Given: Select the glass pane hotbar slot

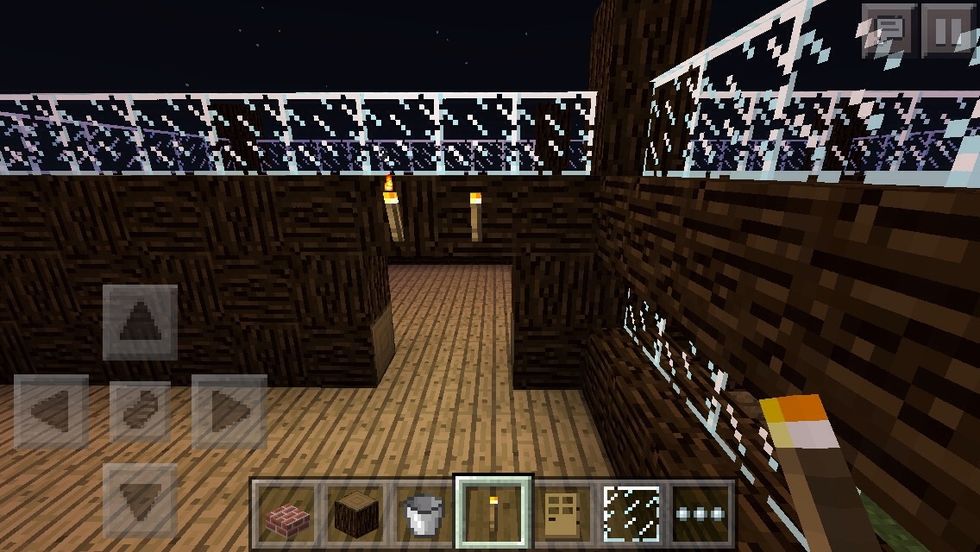Looking at the screenshot, I should (632, 515).
